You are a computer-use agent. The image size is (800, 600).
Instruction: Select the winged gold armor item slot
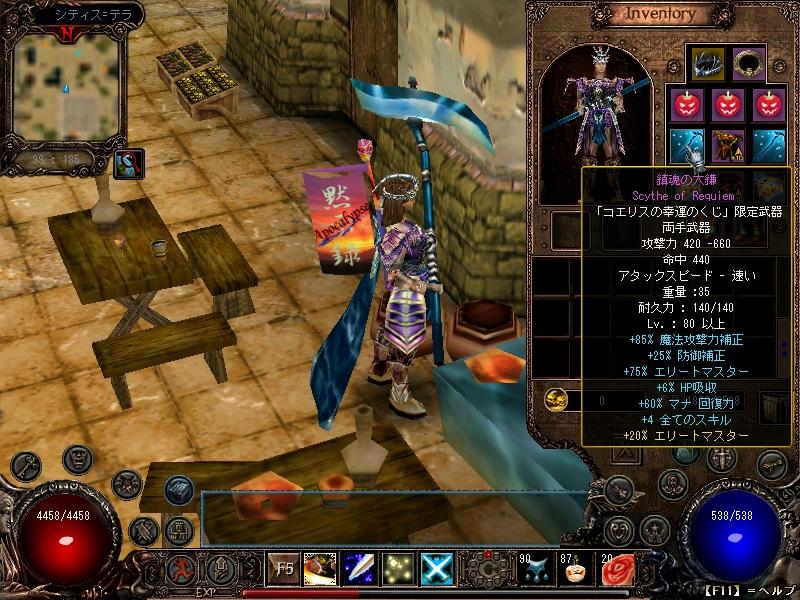coord(727,146)
